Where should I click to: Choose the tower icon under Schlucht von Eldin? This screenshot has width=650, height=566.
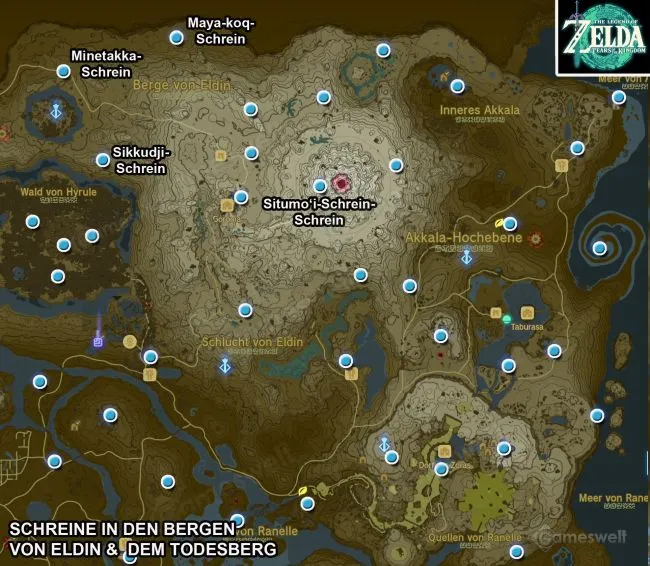click(x=226, y=365)
